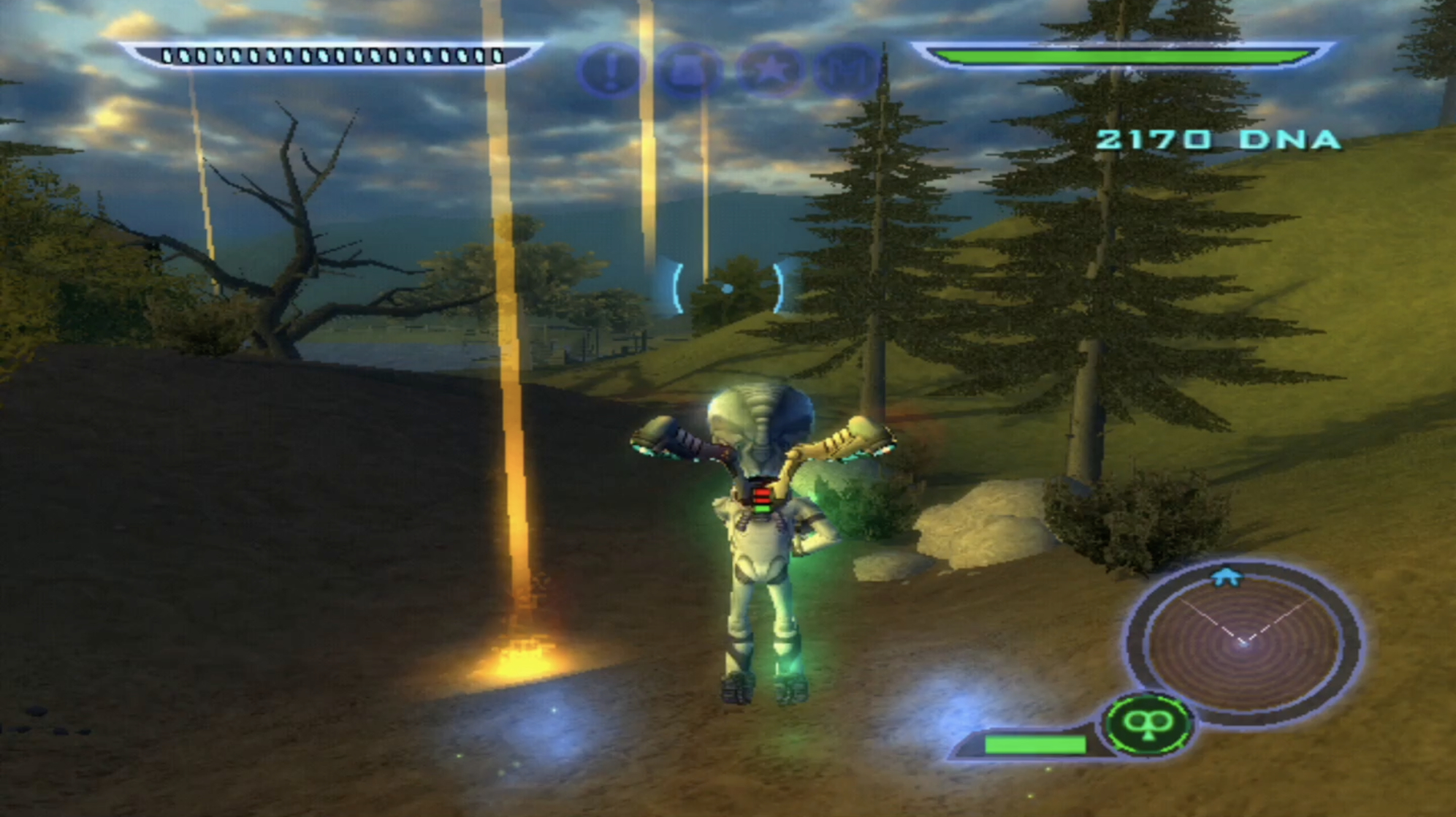Click the glowing orange beam of light
The height and width of the screenshot is (817, 1456).
(x=511, y=475)
